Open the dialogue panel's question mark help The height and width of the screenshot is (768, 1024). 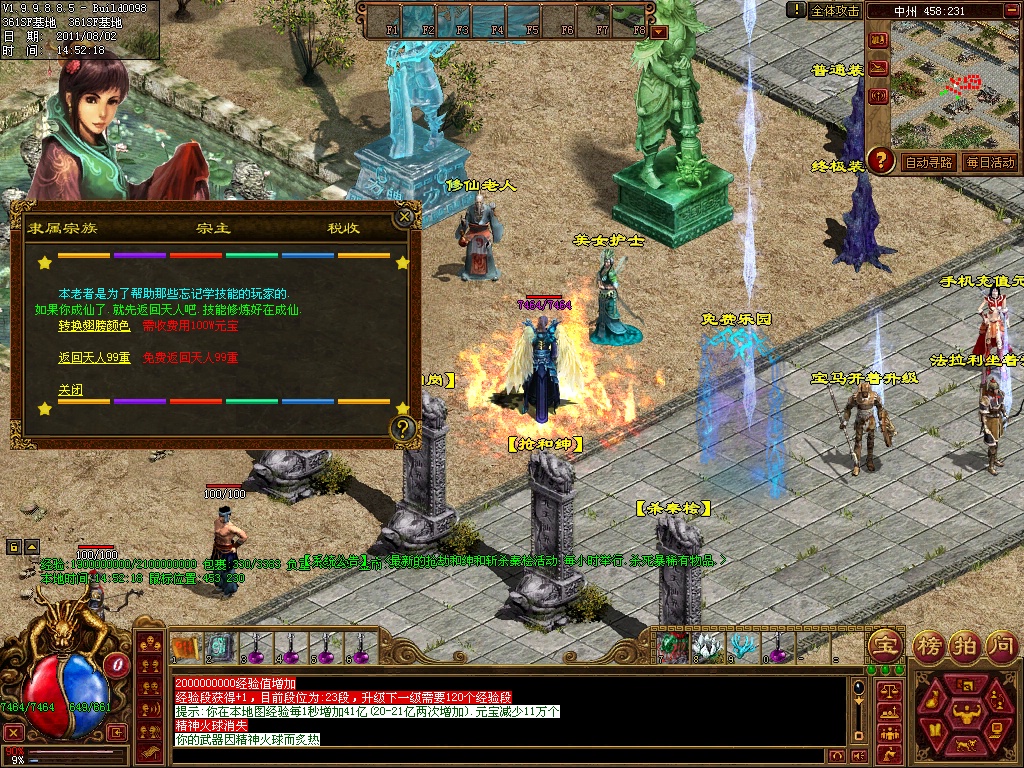coord(403,429)
